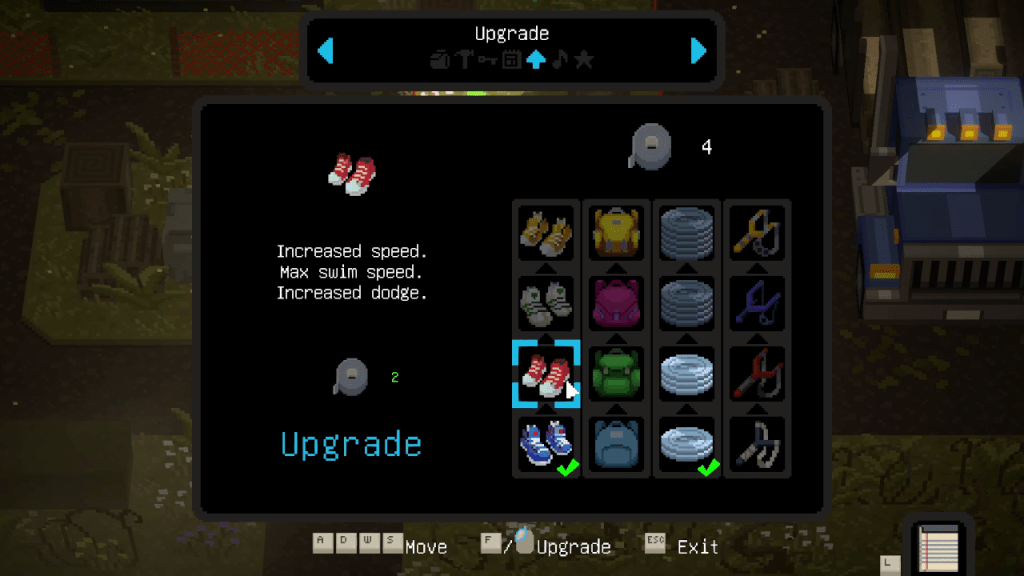
Task: Switch to the hammer crafting tab
Action: click(x=464, y=60)
